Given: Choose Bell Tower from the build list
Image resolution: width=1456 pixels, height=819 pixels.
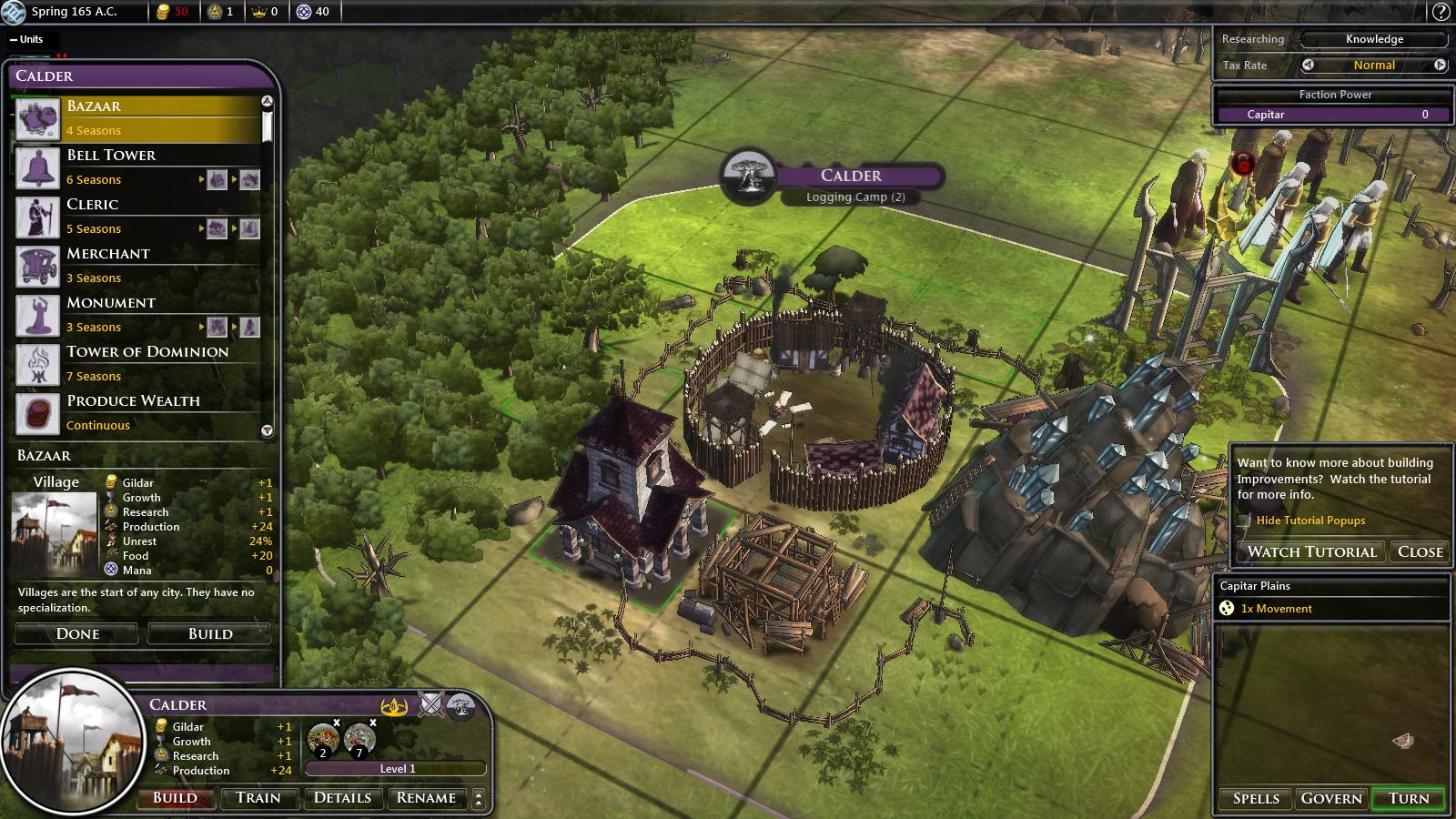Looking at the screenshot, I should (136, 167).
